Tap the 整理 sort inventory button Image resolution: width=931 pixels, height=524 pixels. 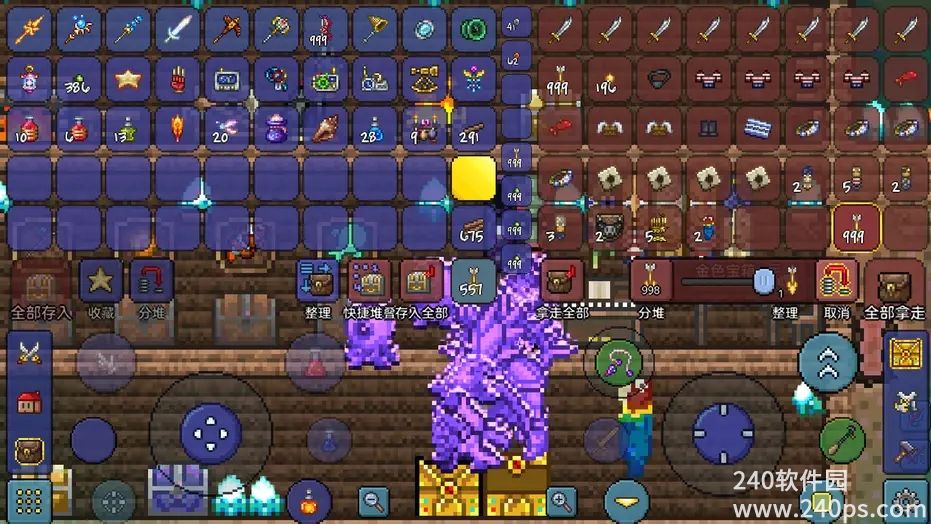pyautogui.click(x=319, y=283)
